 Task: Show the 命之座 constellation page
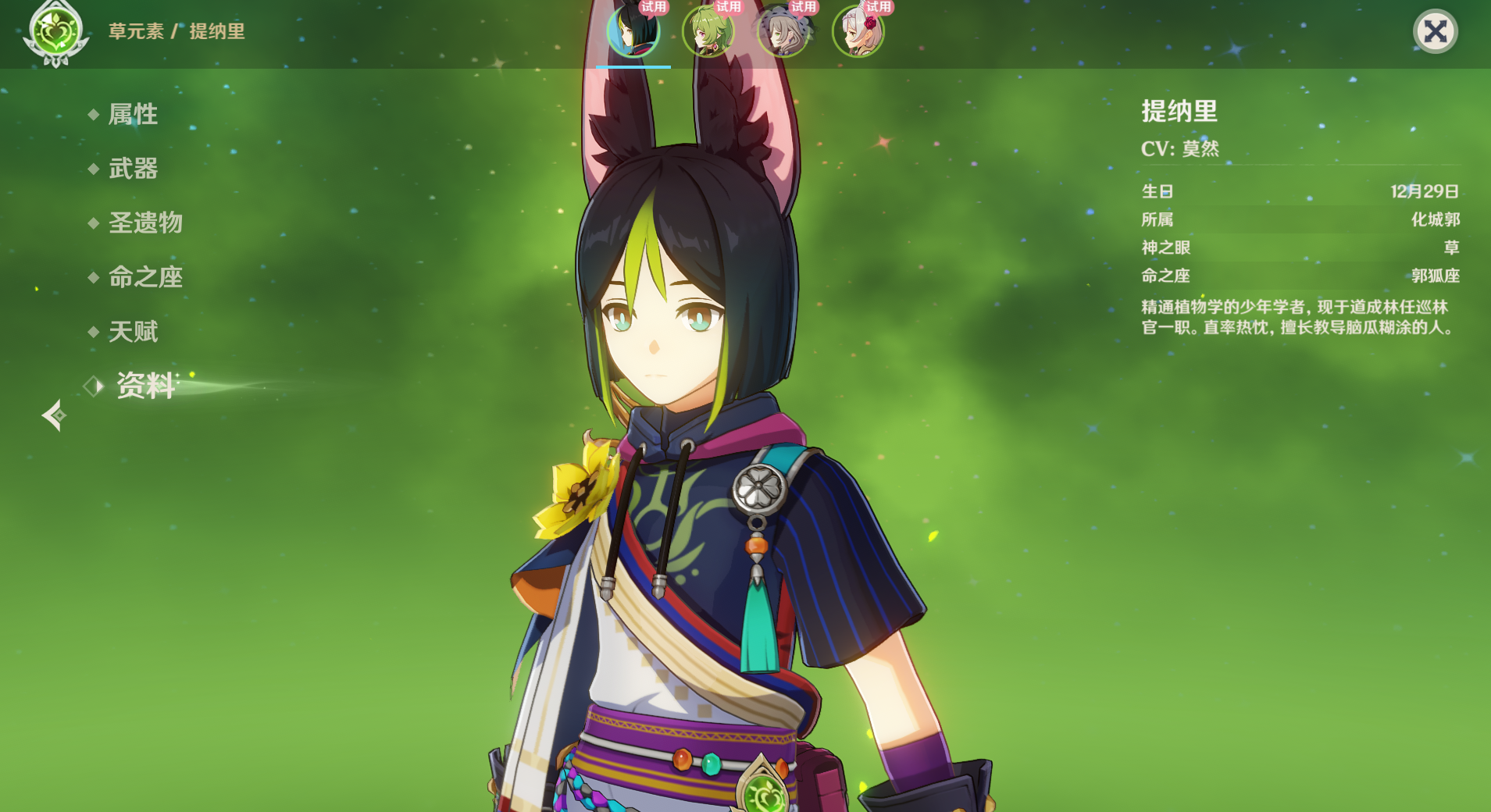pos(145,277)
